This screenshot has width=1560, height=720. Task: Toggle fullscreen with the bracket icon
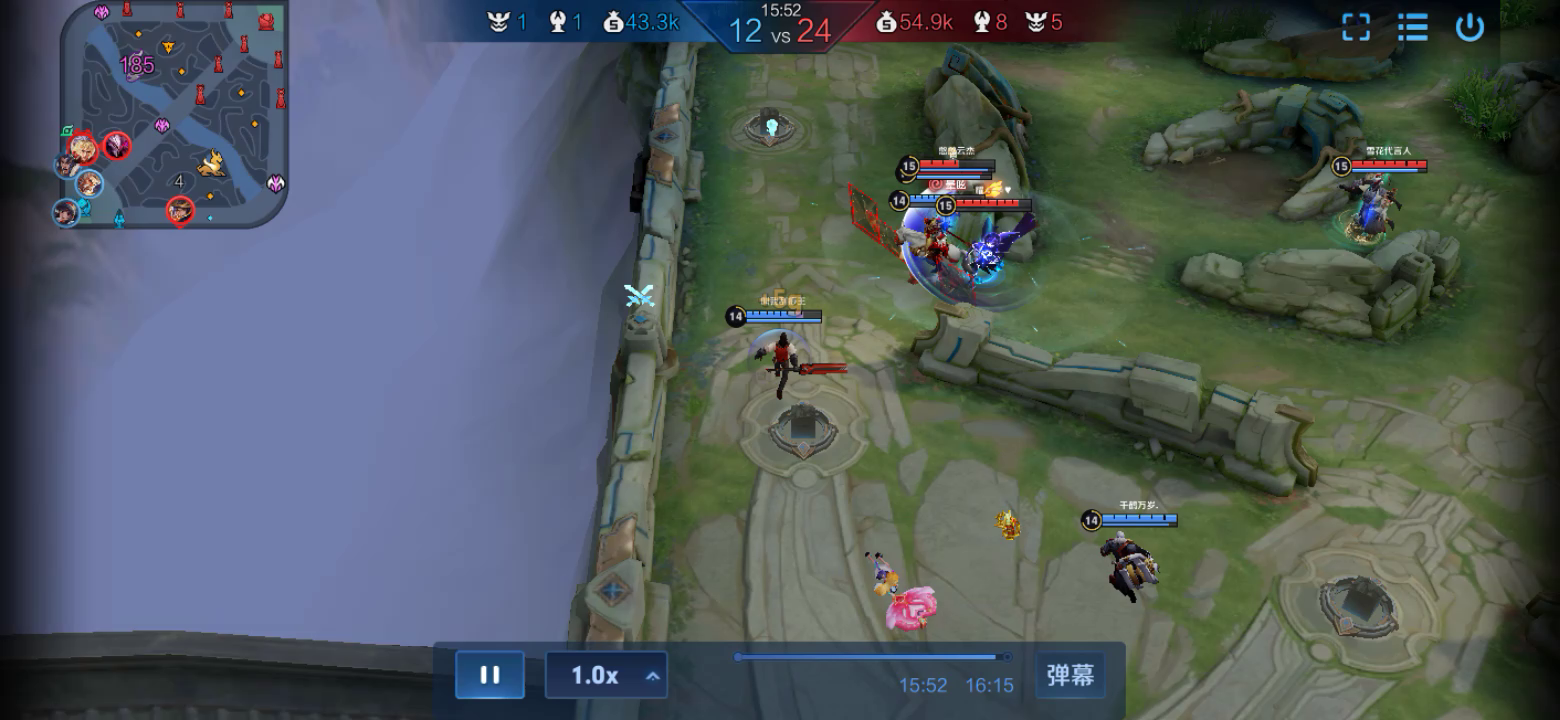pyautogui.click(x=1355, y=27)
